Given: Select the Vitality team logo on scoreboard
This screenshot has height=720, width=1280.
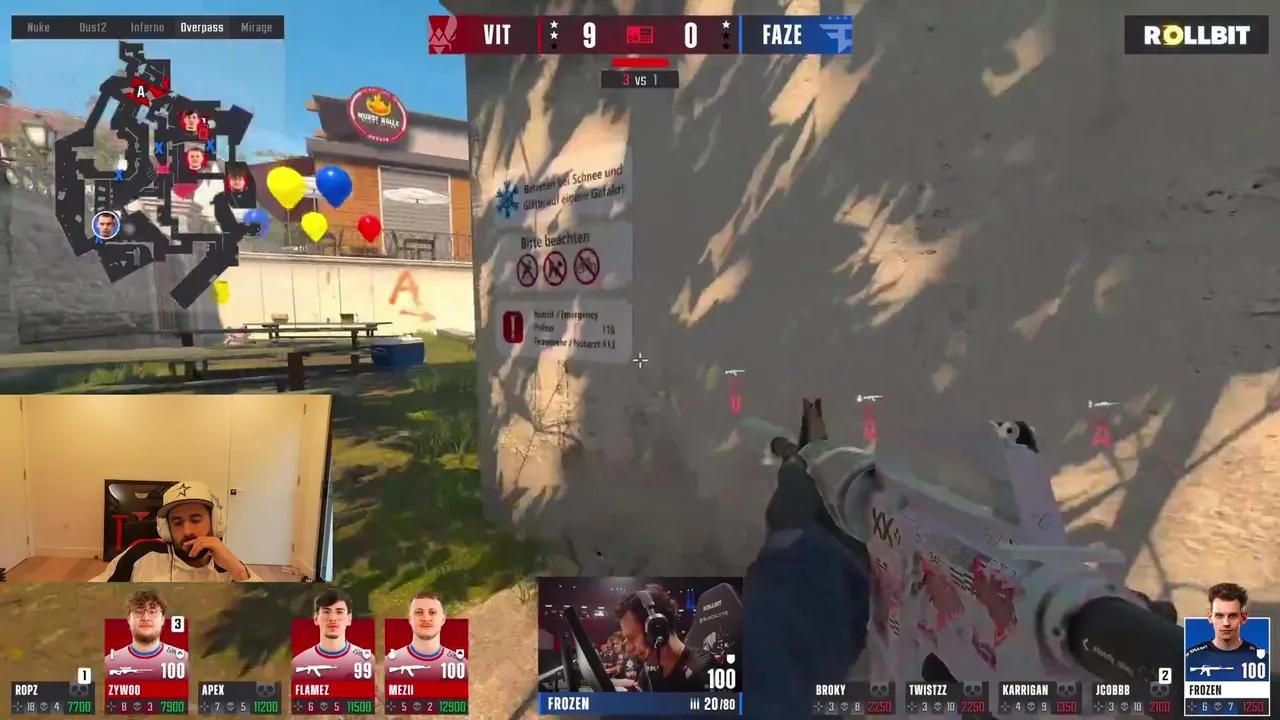Looking at the screenshot, I should (x=443, y=35).
